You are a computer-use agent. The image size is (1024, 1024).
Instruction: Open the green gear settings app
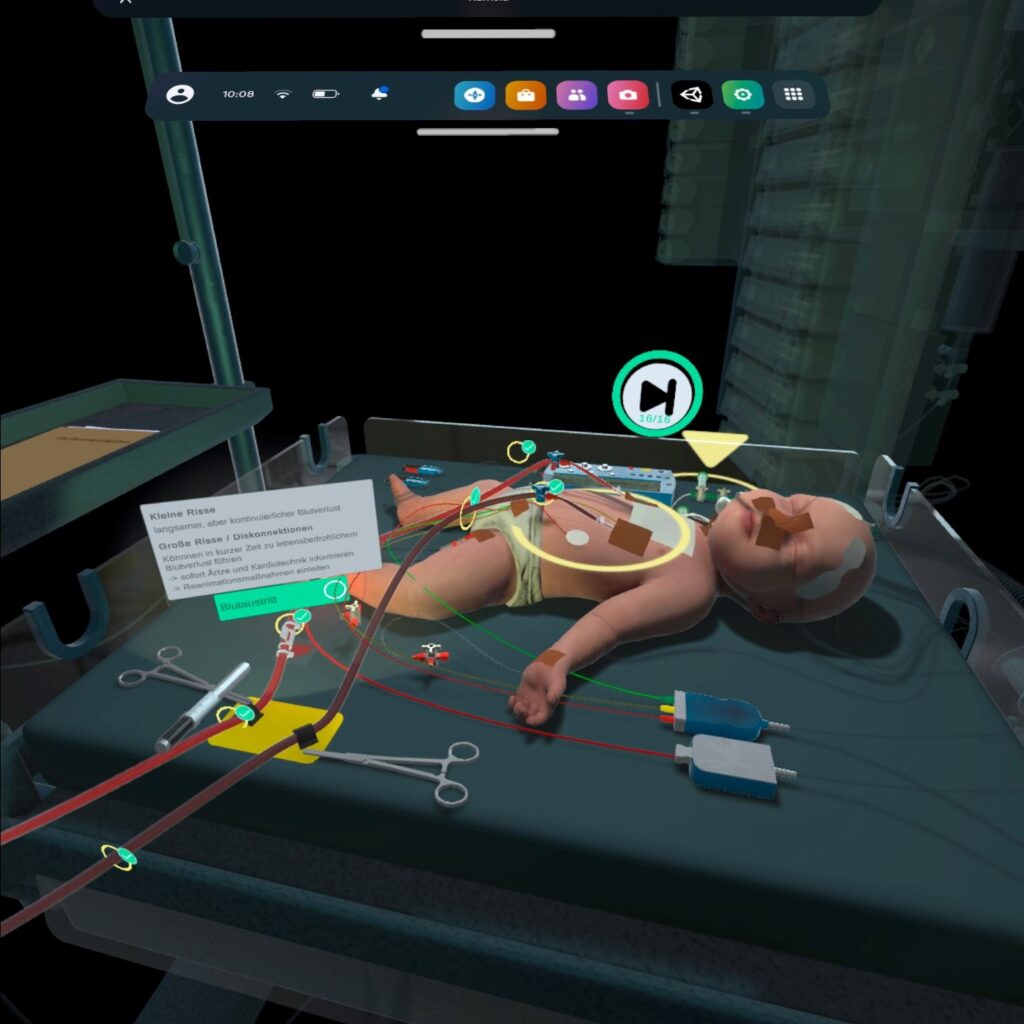(x=743, y=96)
